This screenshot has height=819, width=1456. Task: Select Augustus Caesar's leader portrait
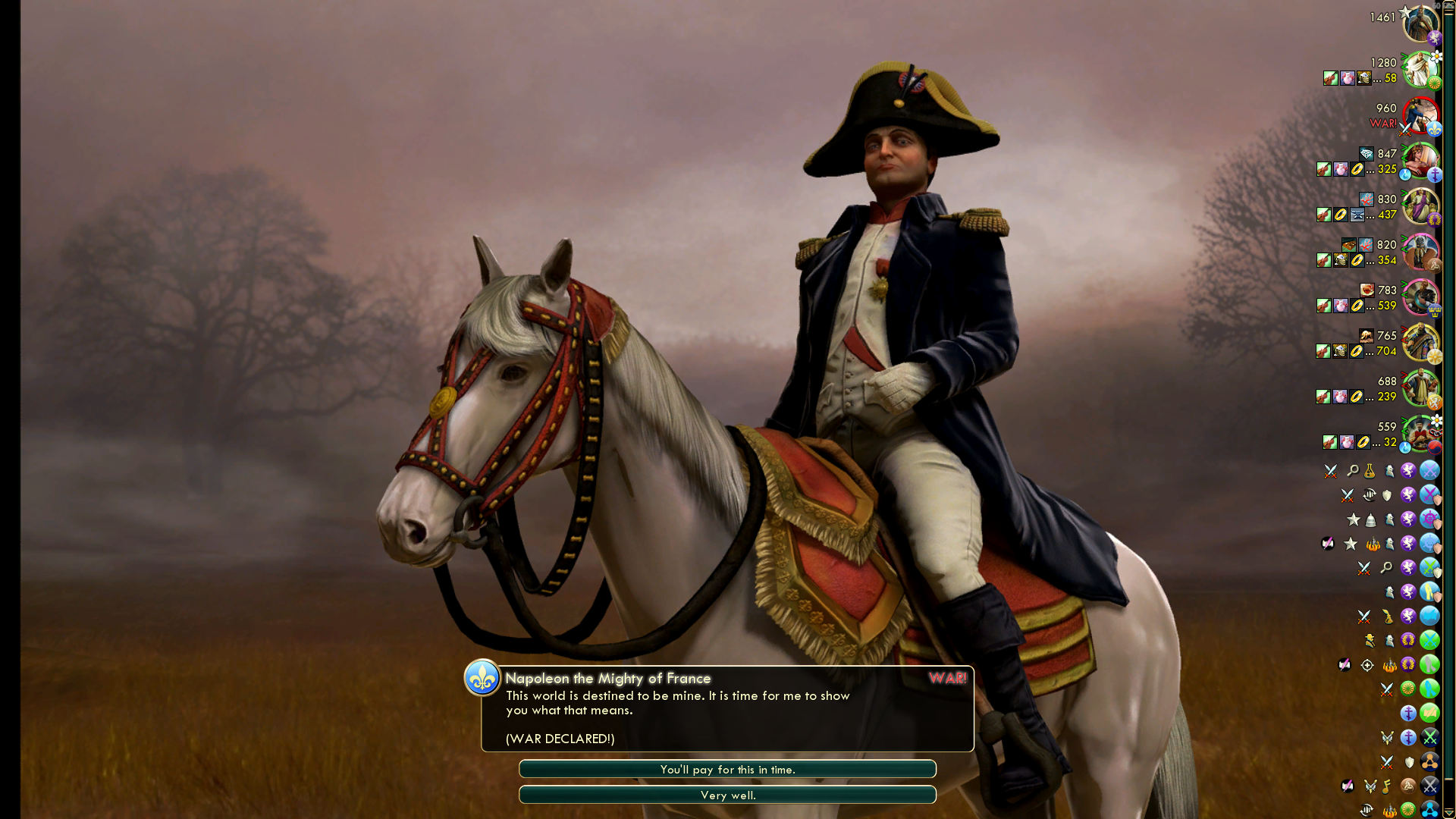[x=1420, y=206]
